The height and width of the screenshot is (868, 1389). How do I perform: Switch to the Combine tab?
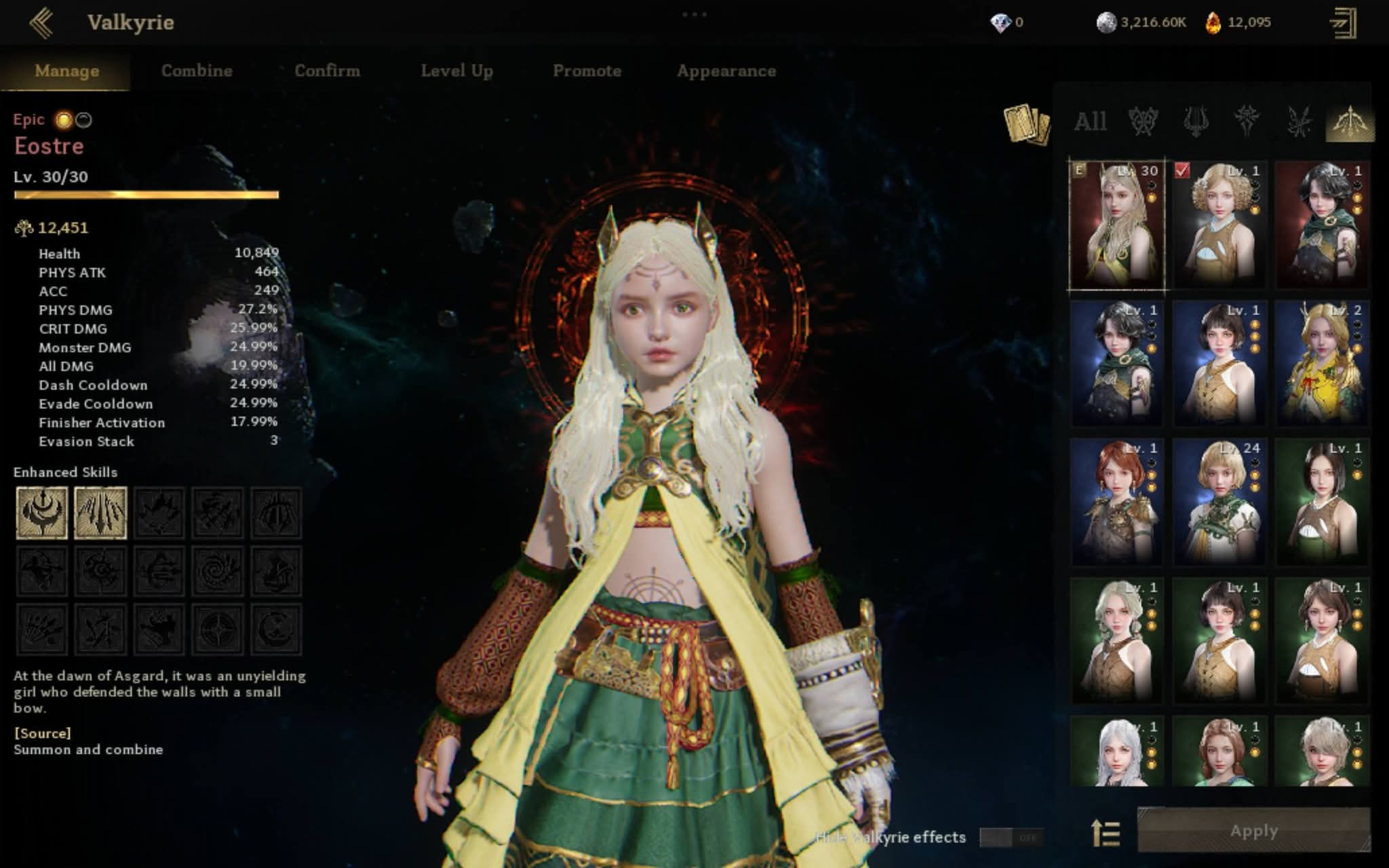tap(197, 71)
